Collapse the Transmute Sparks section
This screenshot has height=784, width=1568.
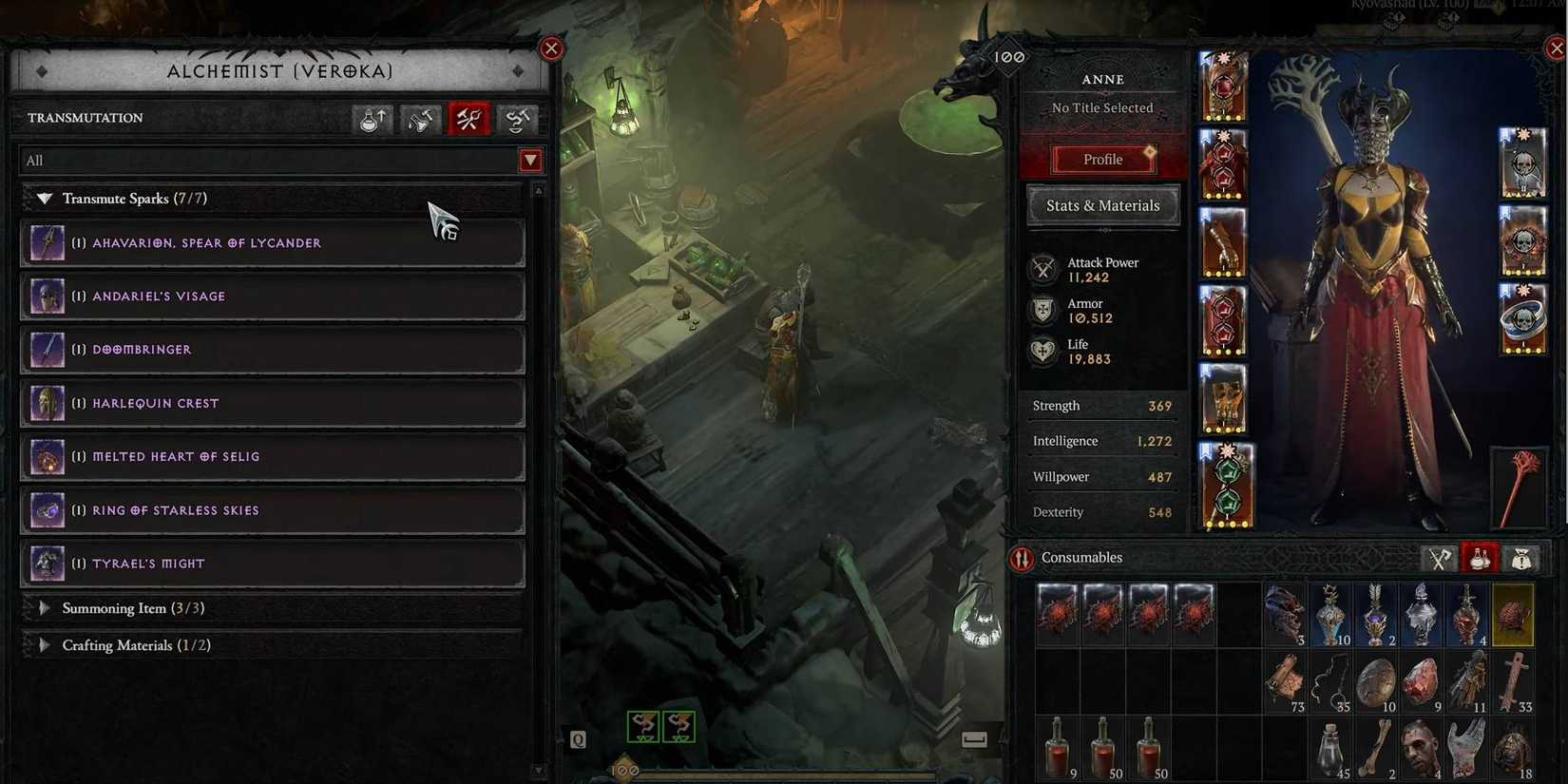pyautogui.click(x=44, y=198)
